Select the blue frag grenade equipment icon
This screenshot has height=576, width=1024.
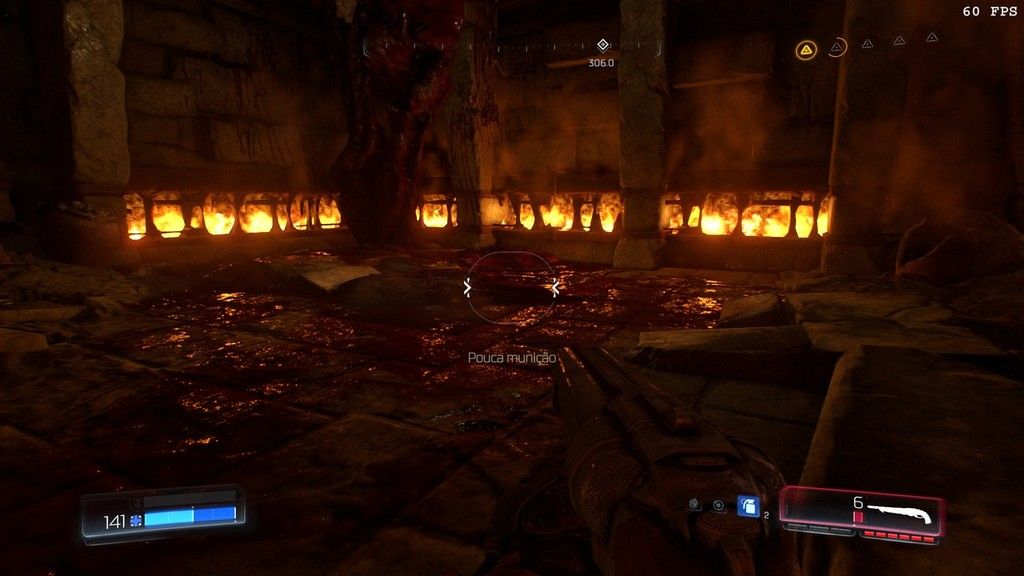point(748,506)
